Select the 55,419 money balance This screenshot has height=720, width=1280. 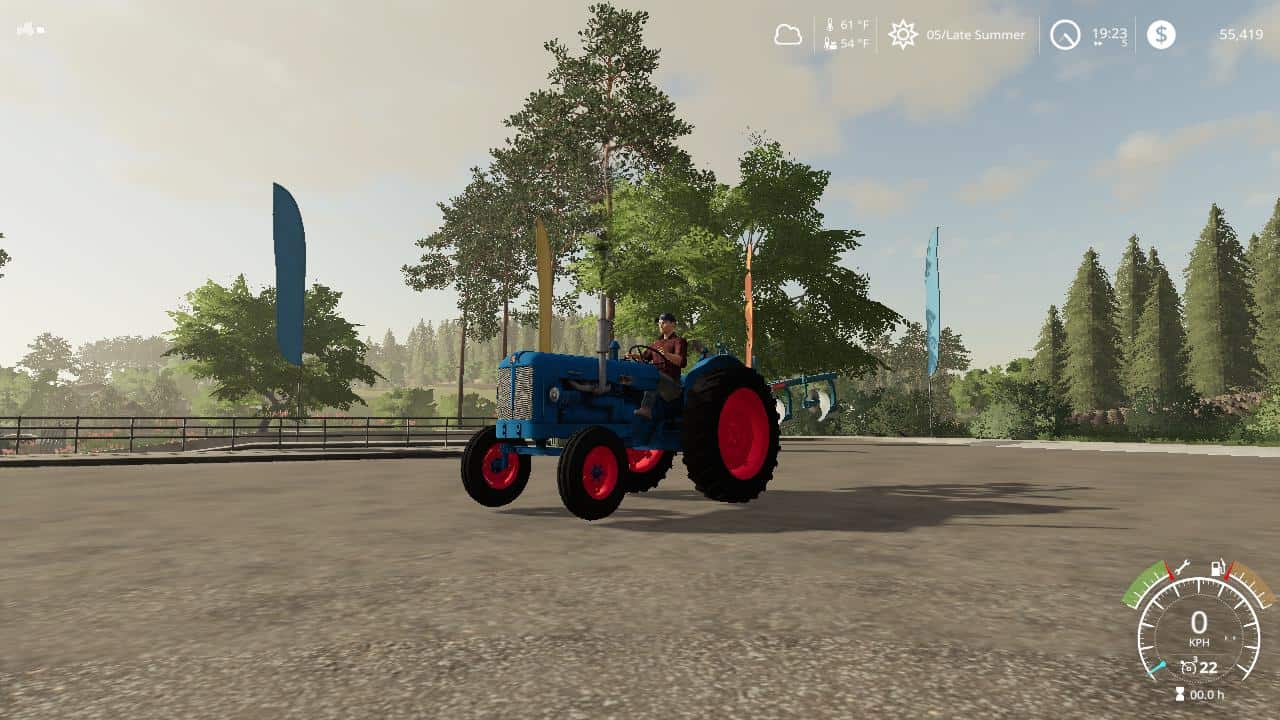[x=1242, y=35]
